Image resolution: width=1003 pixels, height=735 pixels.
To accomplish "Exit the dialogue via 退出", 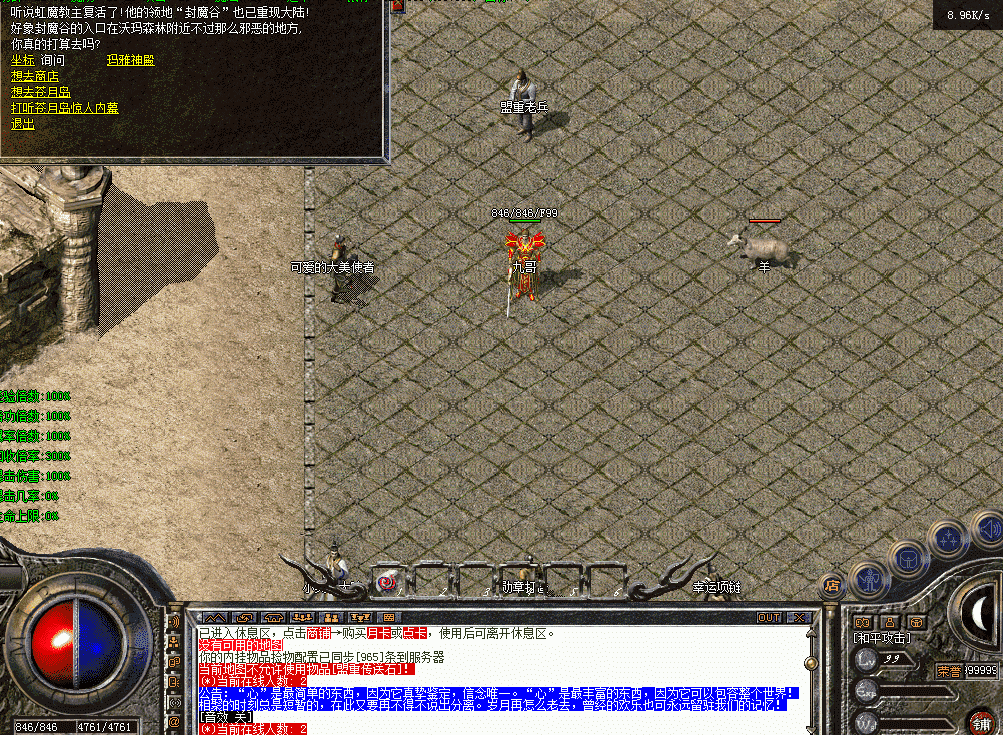I will pos(22,124).
